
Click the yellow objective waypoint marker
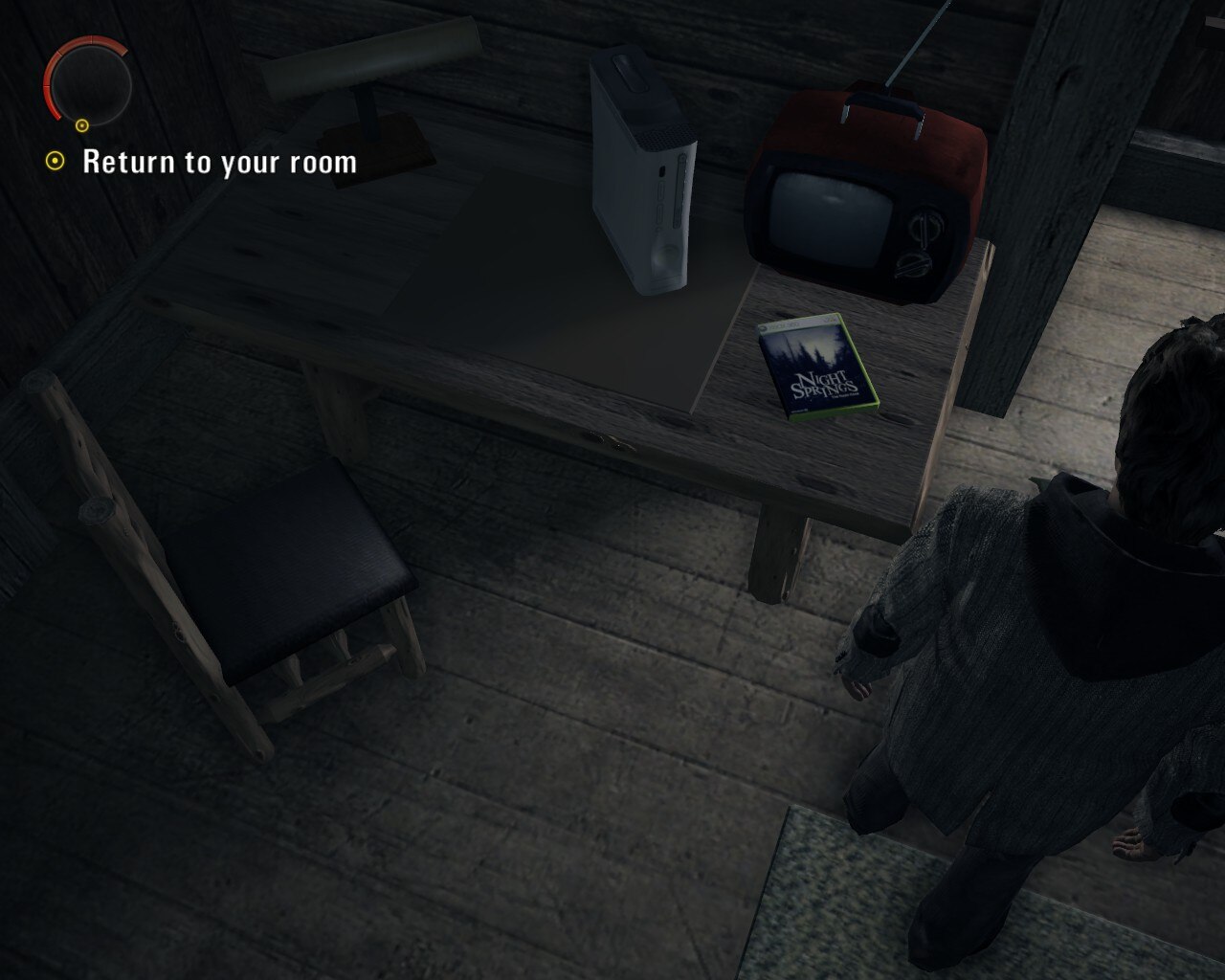click(55, 163)
